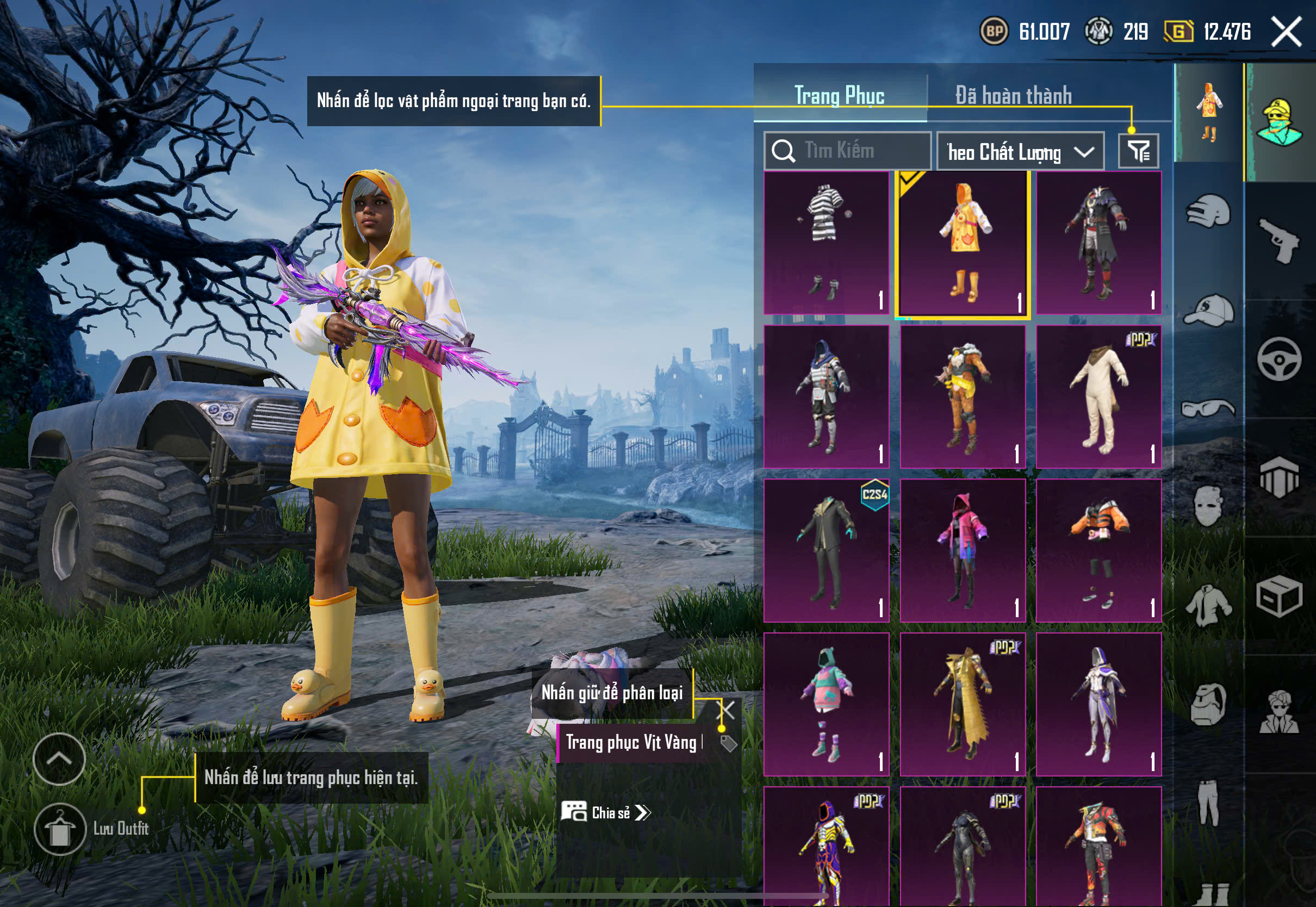Screen dimensions: 1316x907
Task: Save current look with Lưu Outfit
Action: (60, 829)
